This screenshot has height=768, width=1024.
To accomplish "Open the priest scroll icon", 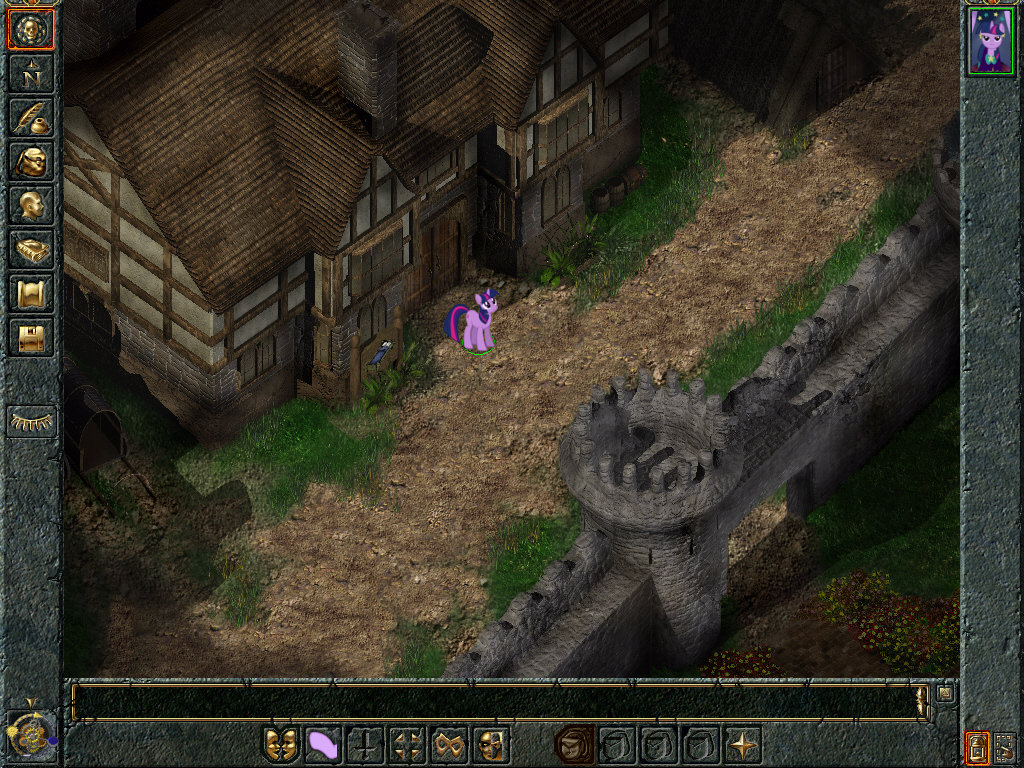I will (30, 294).
